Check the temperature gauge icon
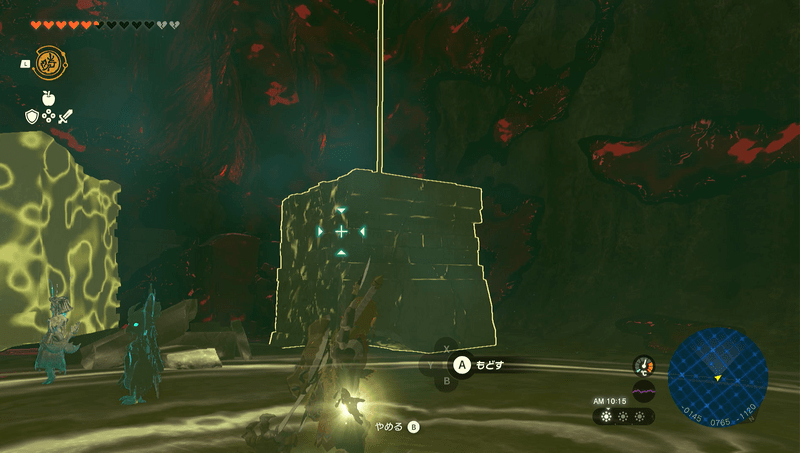The width and height of the screenshot is (800, 453). click(643, 366)
